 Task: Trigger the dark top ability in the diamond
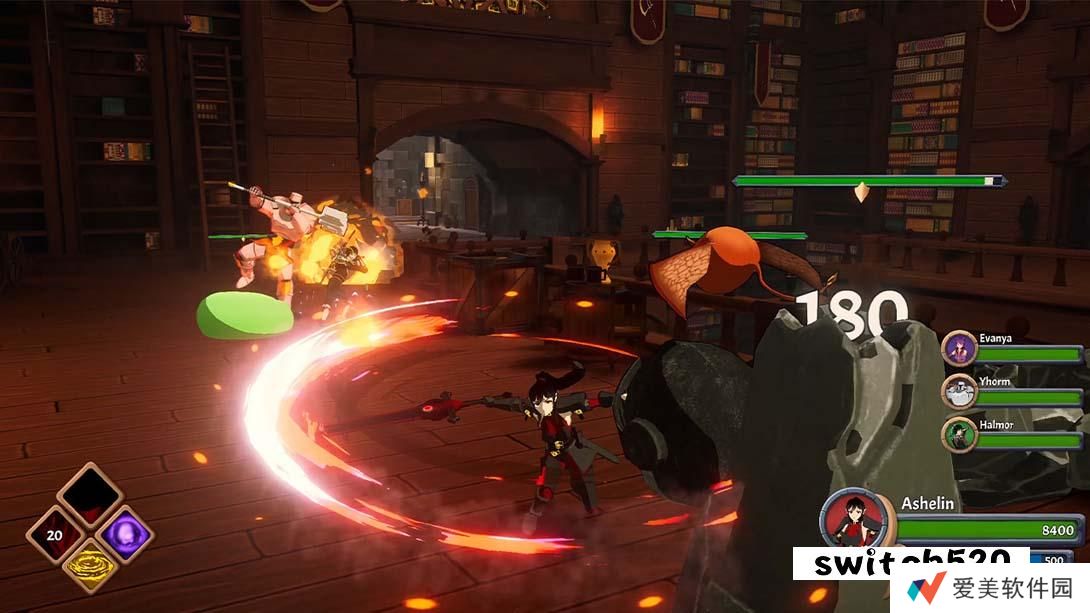(x=90, y=496)
